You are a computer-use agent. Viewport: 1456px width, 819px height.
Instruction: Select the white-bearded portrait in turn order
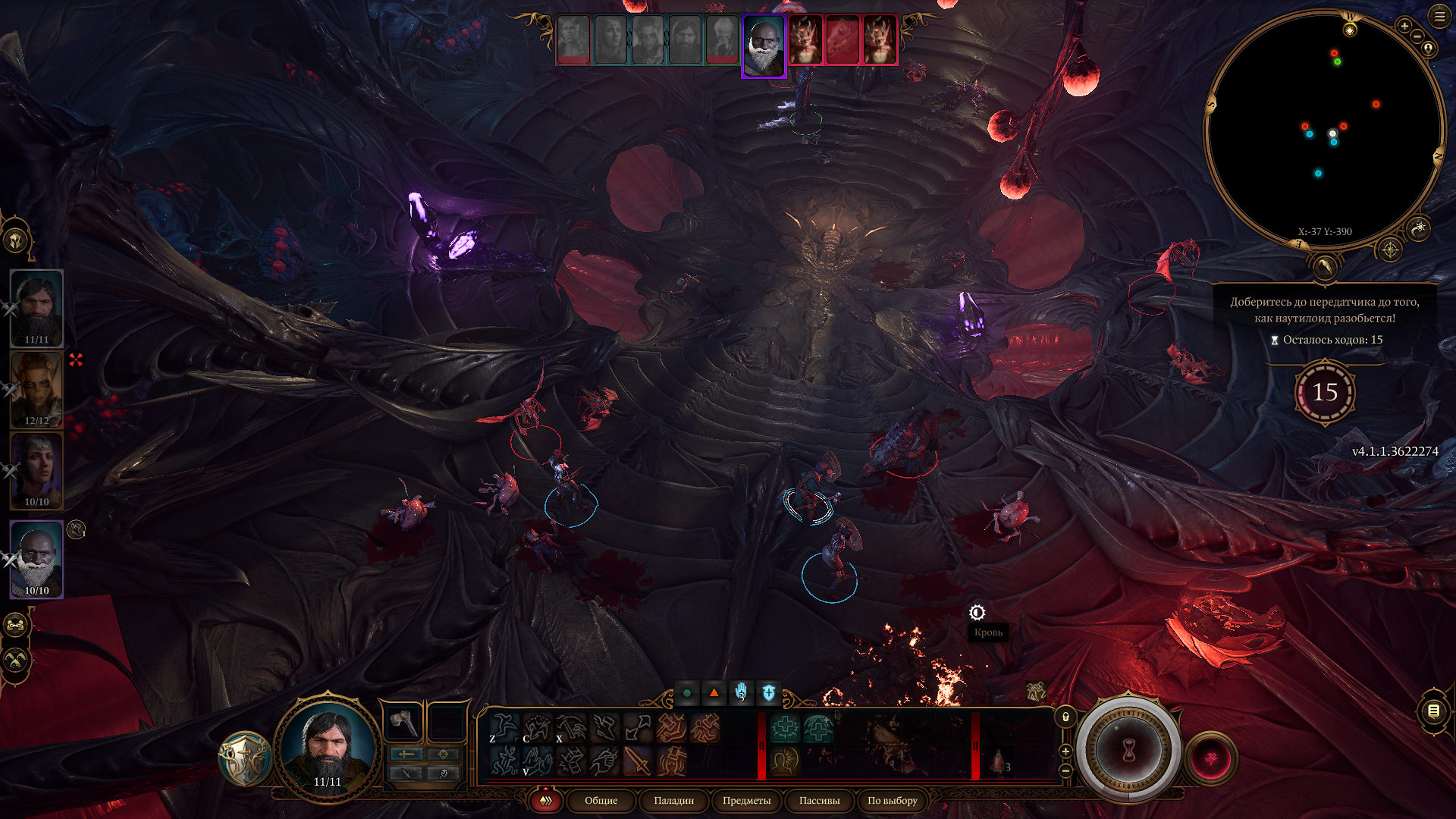764,45
